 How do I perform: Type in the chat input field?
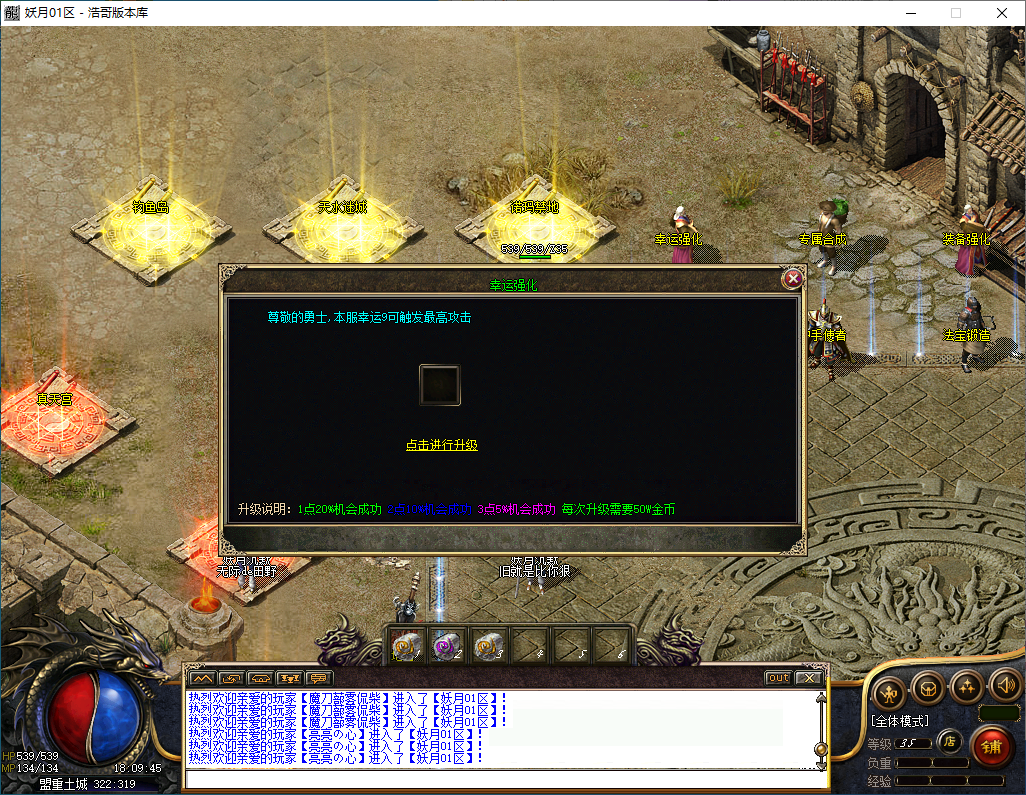tap(500, 779)
